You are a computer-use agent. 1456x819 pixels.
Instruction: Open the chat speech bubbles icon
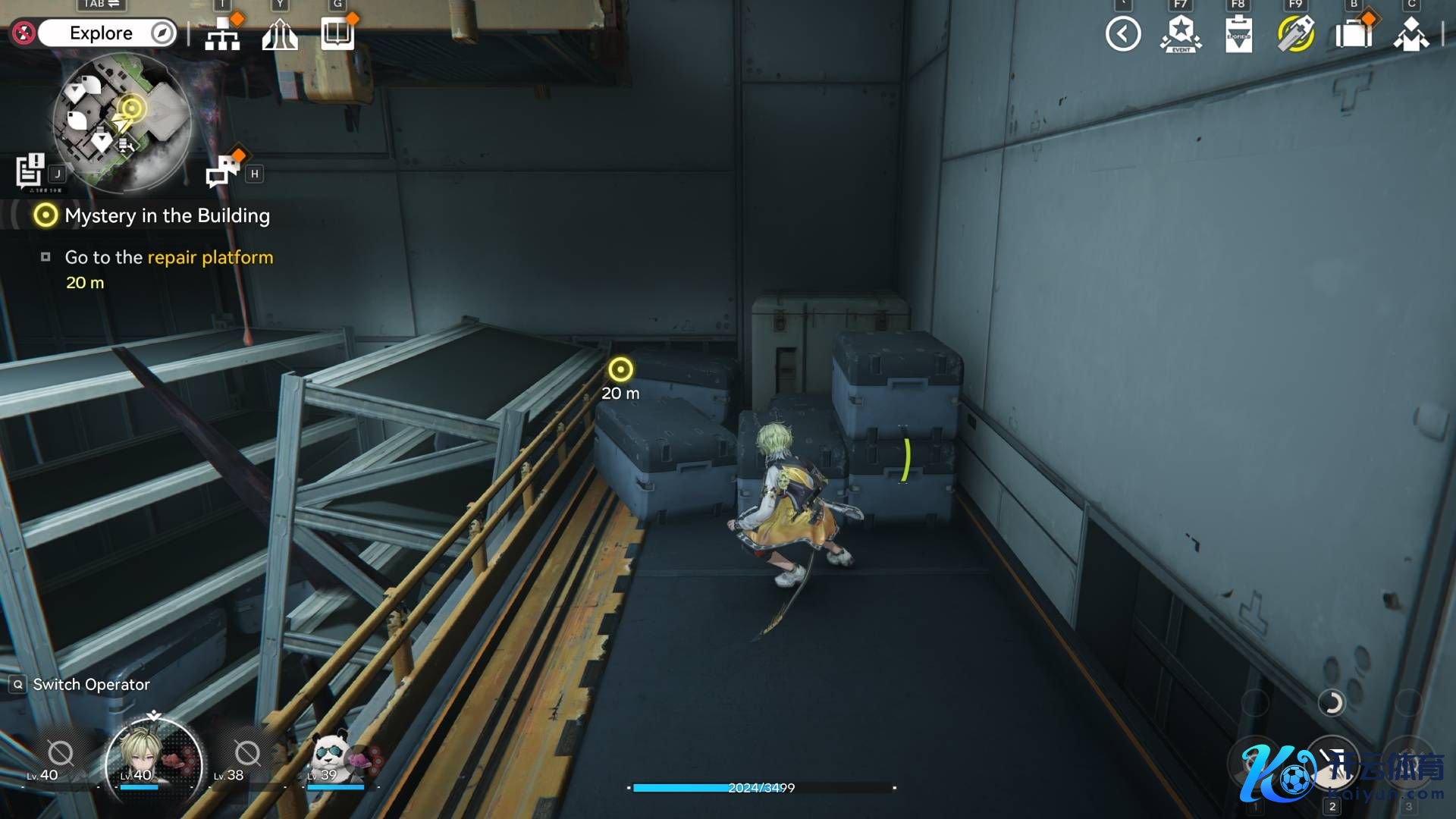coord(222,171)
